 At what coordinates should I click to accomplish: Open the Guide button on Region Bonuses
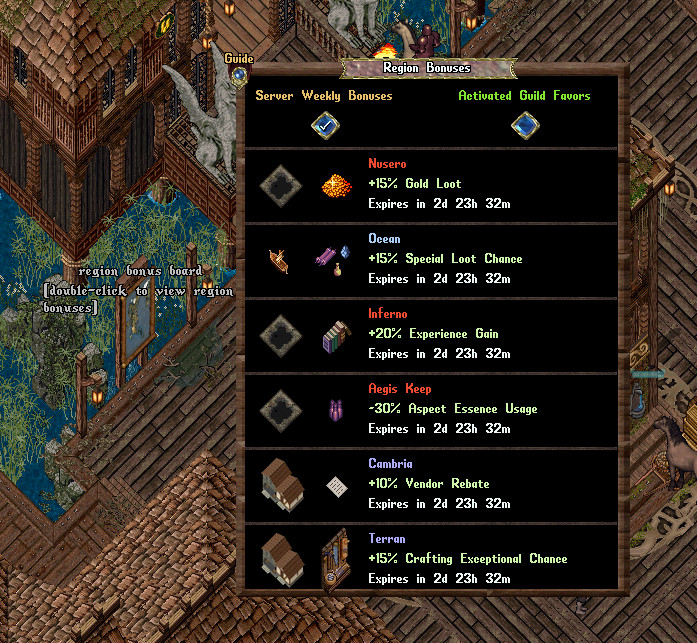(239, 74)
